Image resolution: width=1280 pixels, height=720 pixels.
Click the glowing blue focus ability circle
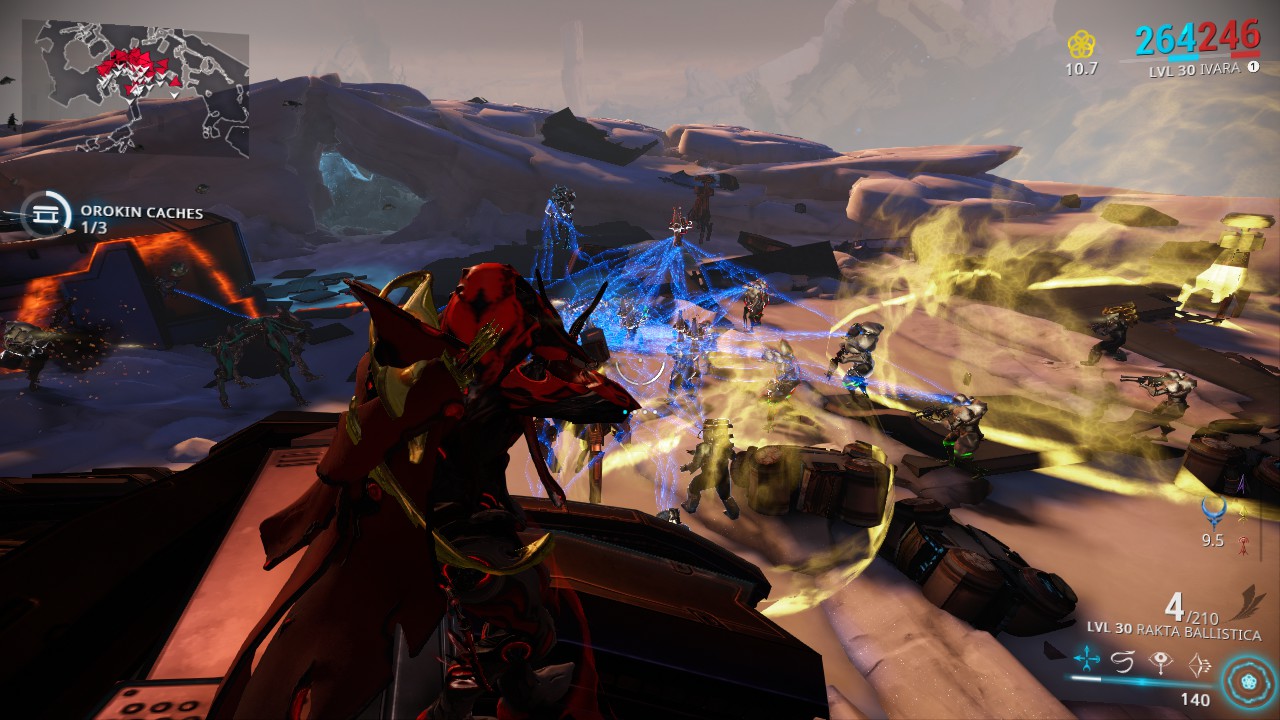coord(1246,674)
